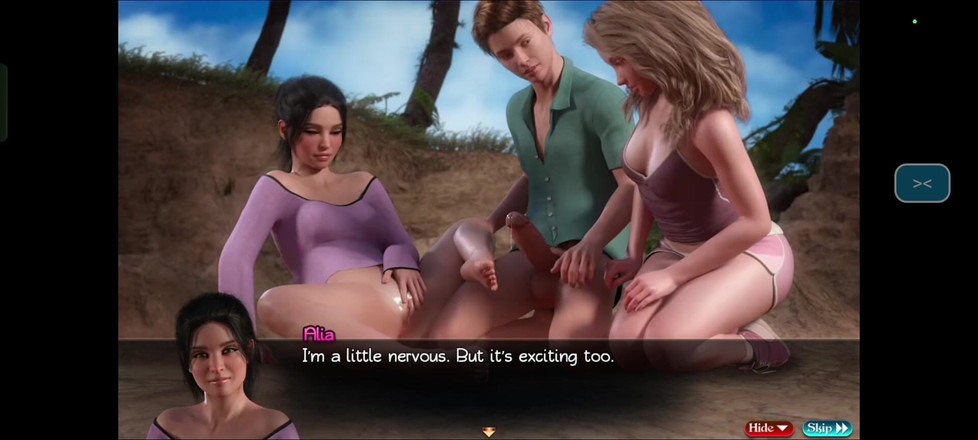The width and height of the screenshot is (978, 440).
Task: Skip ahead through the dialogue
Action: (x=826, y=428)
